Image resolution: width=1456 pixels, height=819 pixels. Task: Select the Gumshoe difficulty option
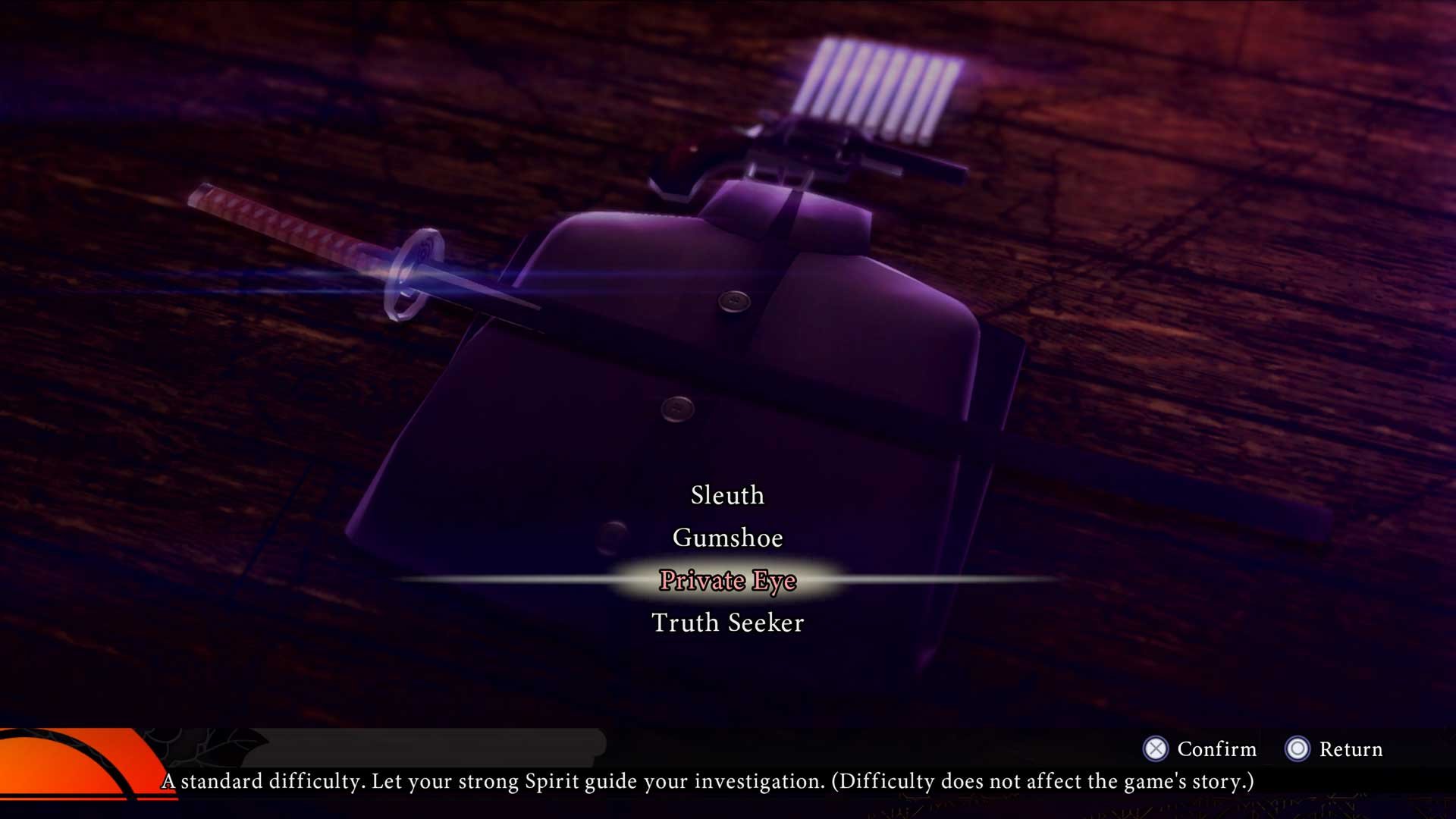(x=727, y=538)
